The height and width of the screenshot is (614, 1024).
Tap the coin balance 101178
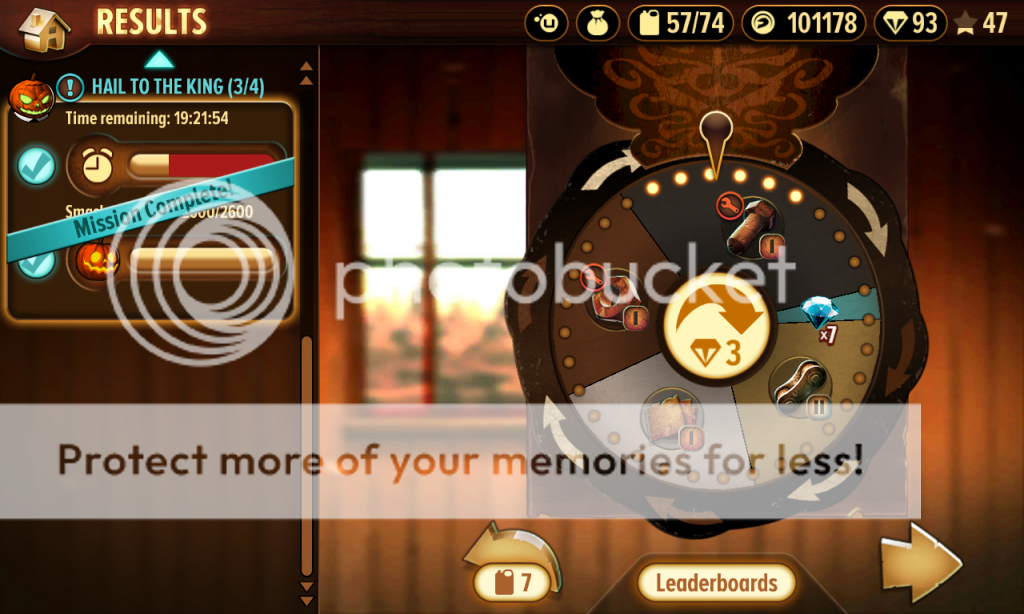point(803,23)
